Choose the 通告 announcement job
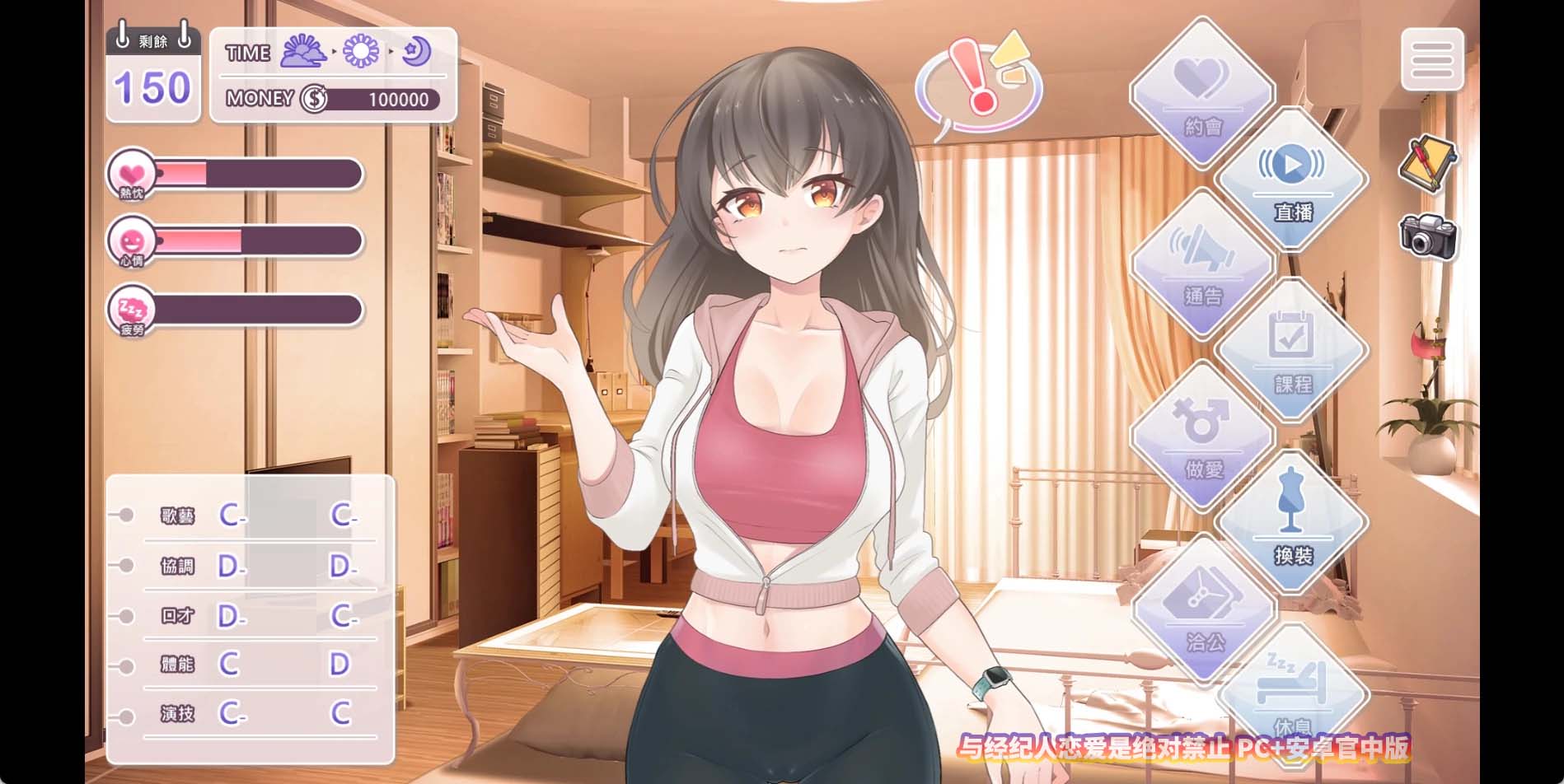Viewport: 1564px width, 784px height. point(1202,264)
